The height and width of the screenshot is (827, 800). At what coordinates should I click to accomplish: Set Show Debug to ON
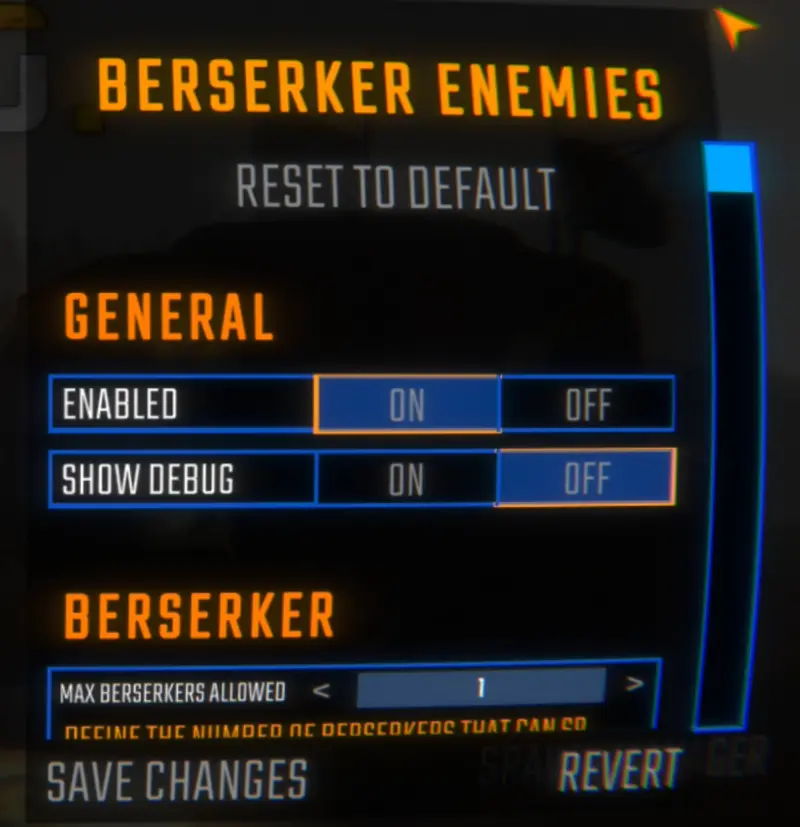click(406, 480)
